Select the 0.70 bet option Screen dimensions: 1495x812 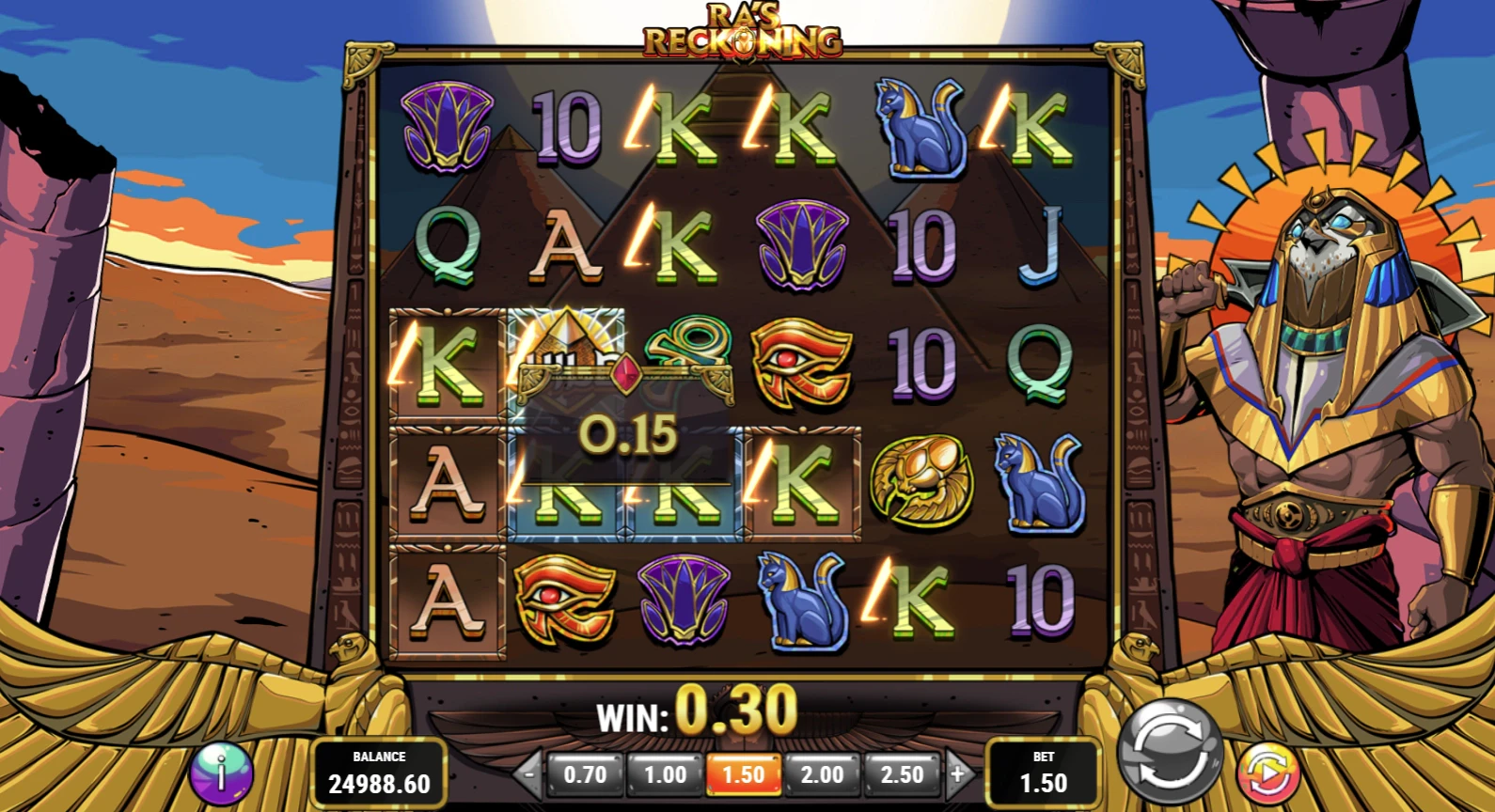pyautogui.click(x=585, y=774)
